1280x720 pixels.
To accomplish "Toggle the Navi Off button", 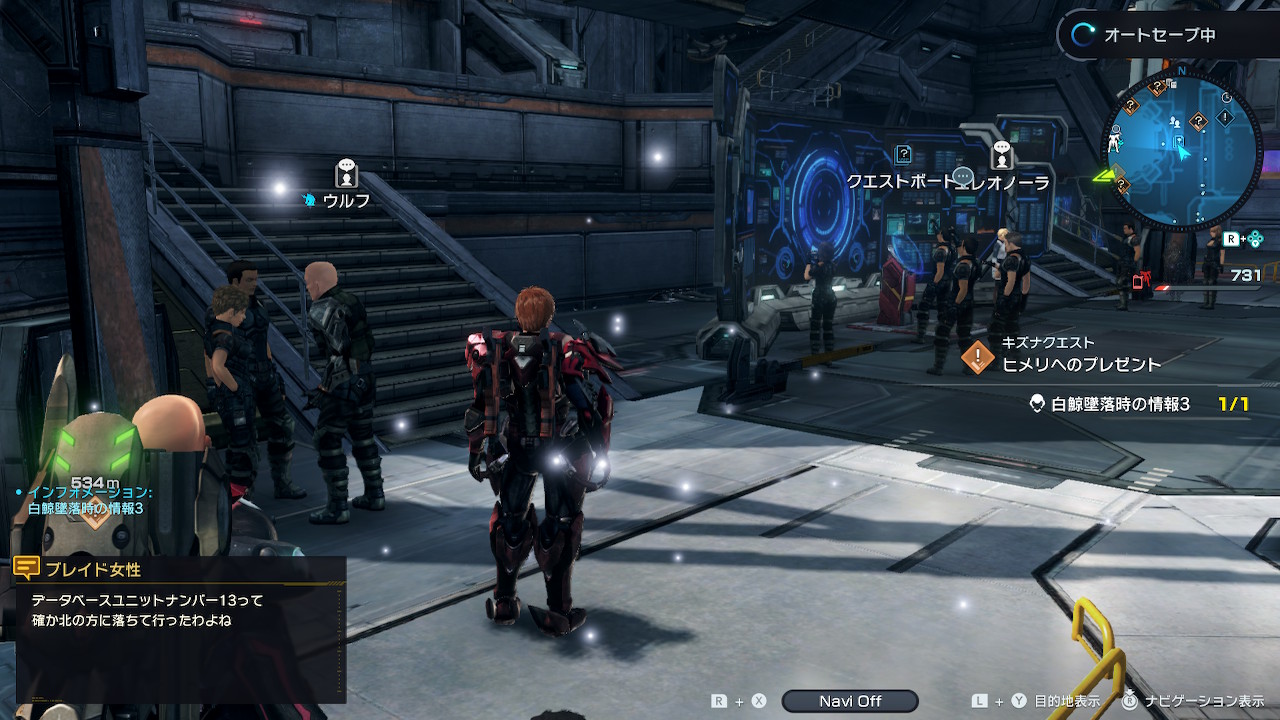I will tap(849, 701).
